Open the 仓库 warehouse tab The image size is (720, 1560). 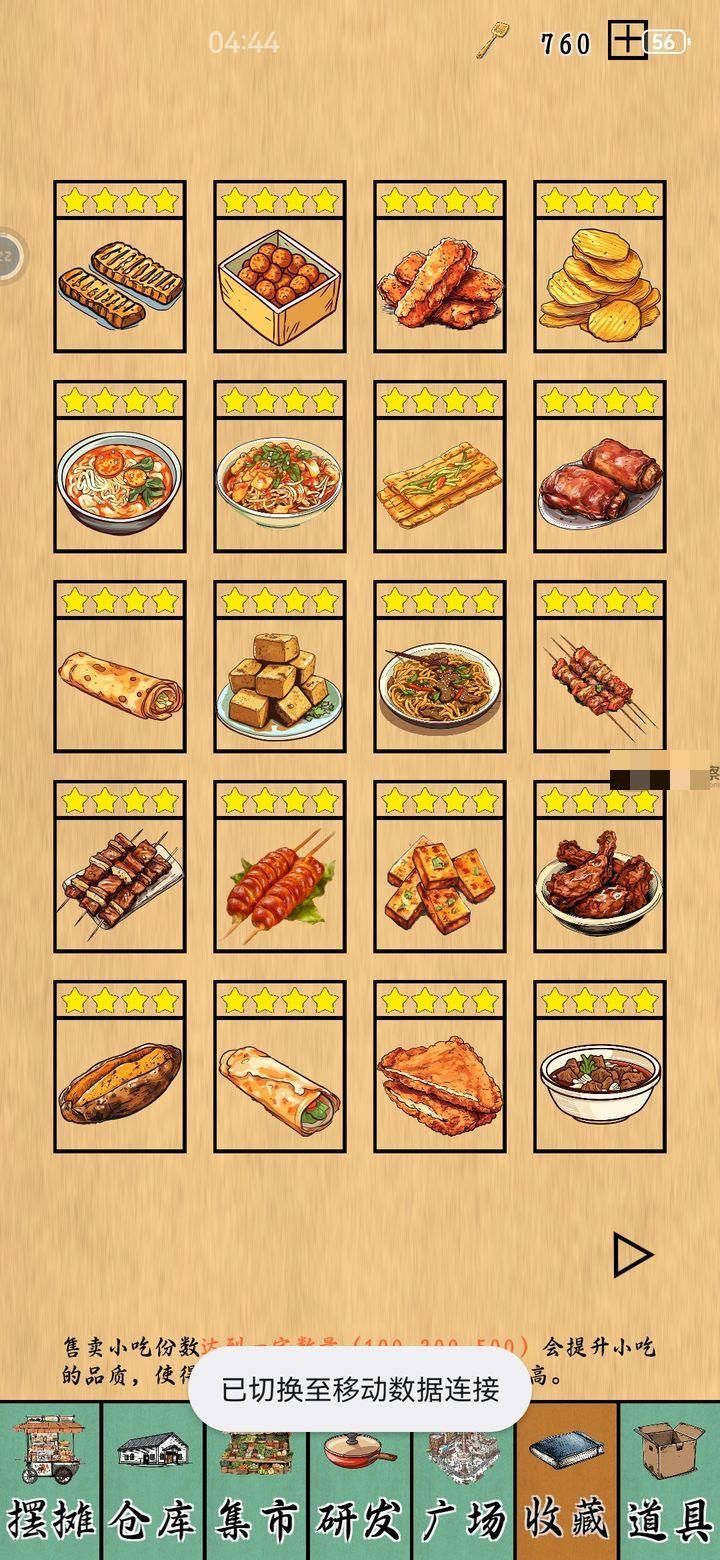coord(153,1480)
